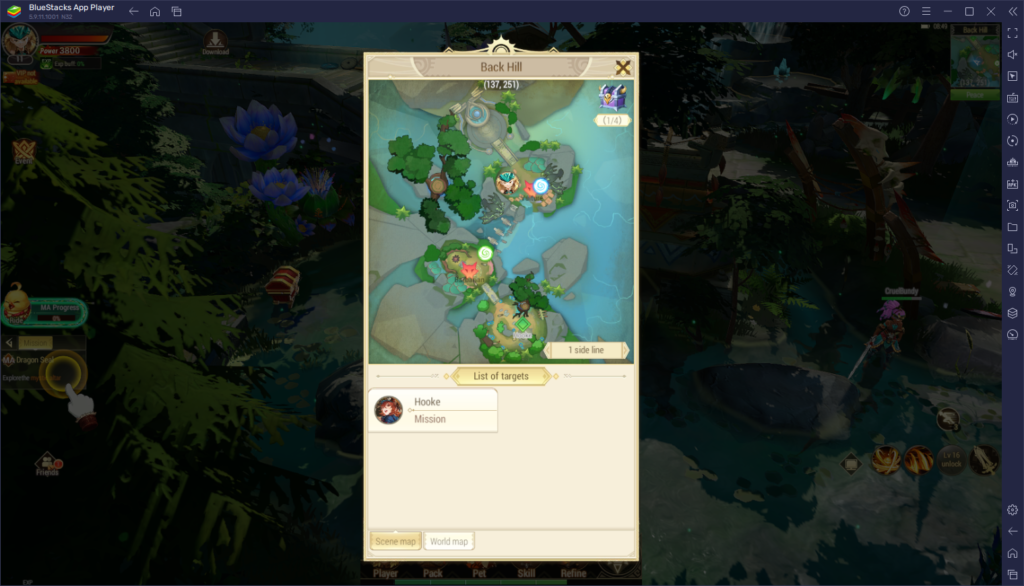Screen dimensions: 1024x586
Task: Open the Download icon
Action: click(x=215, y=42)
